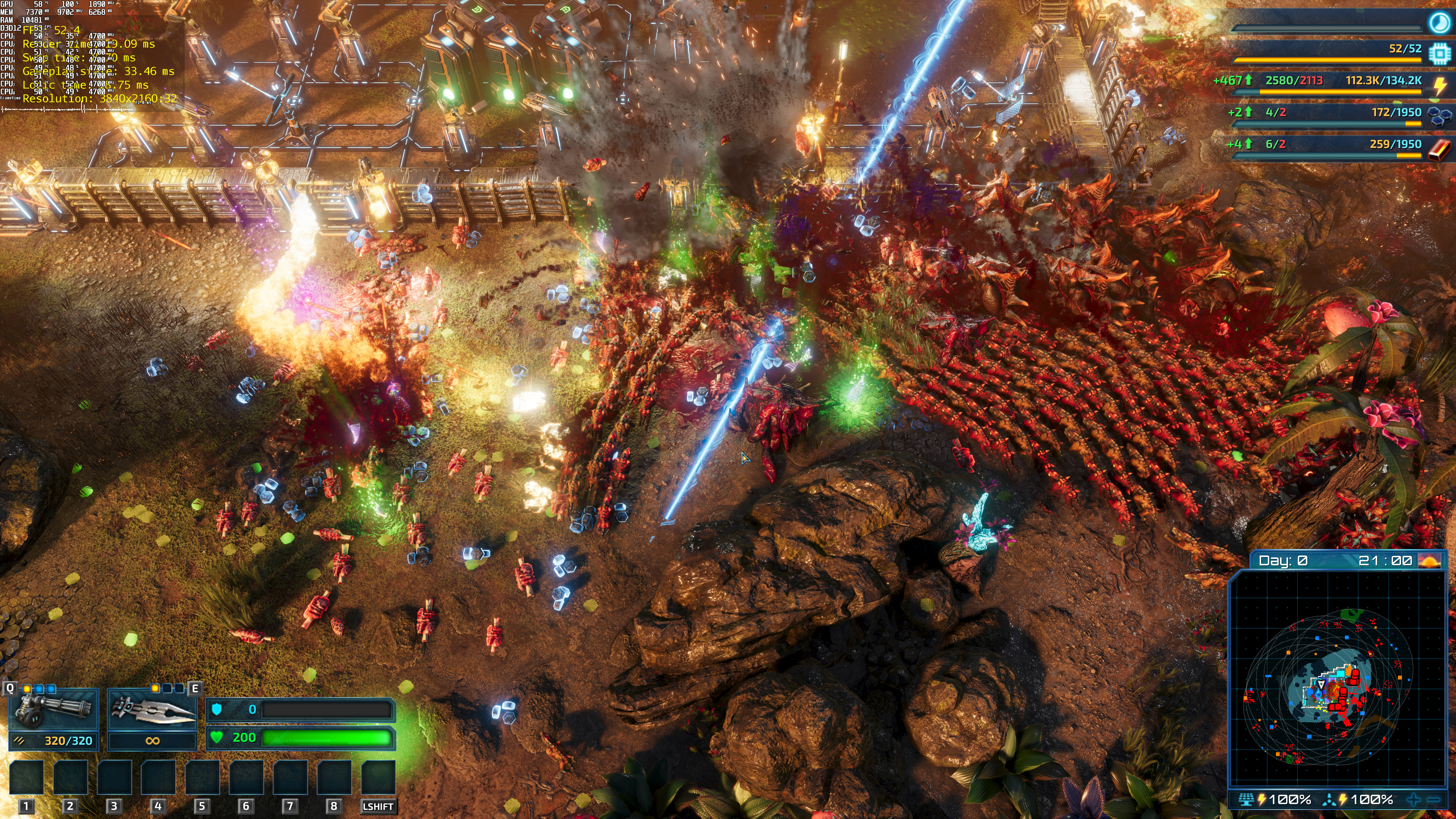1456x819 pixels.
Task: Click the red ingot resource icon
Action: point(1439,149)
